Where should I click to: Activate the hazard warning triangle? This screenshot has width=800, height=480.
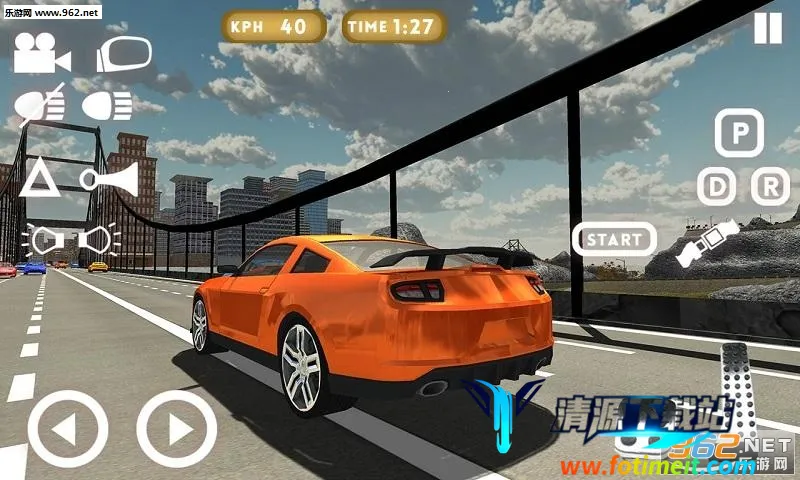pos(40,177)
